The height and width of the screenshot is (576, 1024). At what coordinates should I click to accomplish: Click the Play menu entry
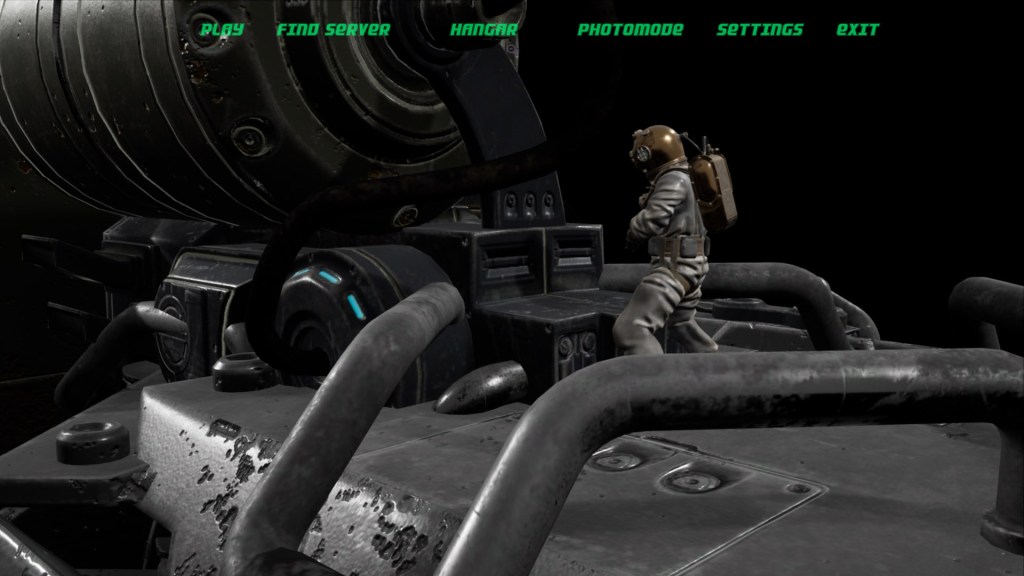tap(222, 30)
